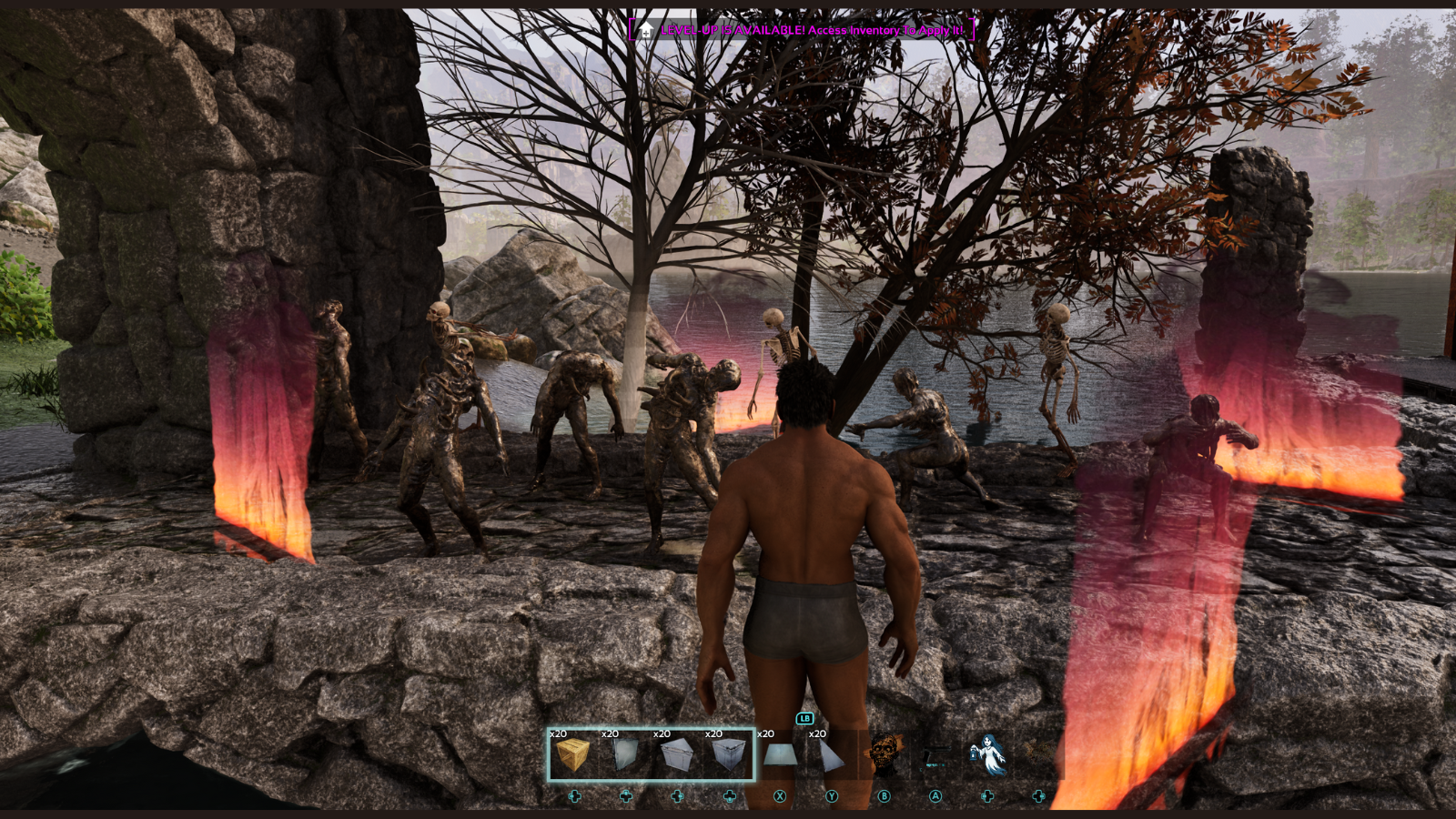Select the flat metal wall panel slot
Viewport: 1456px width, 819px height.
click(625, 754)
